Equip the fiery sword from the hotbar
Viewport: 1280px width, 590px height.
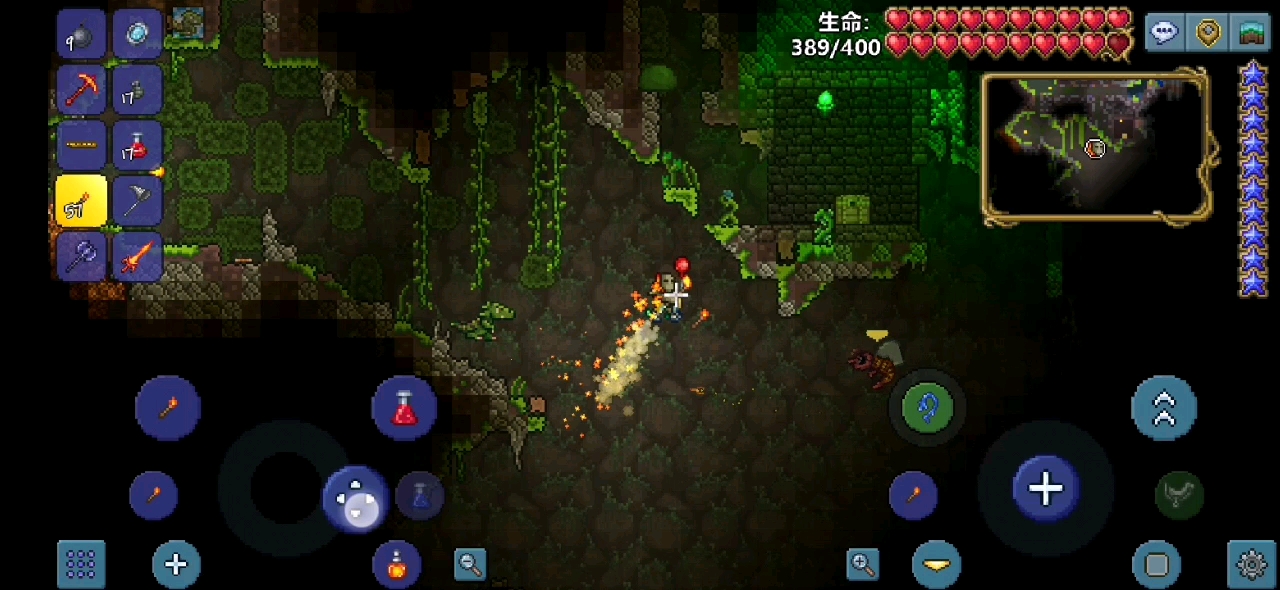click(x=137, y=256)
